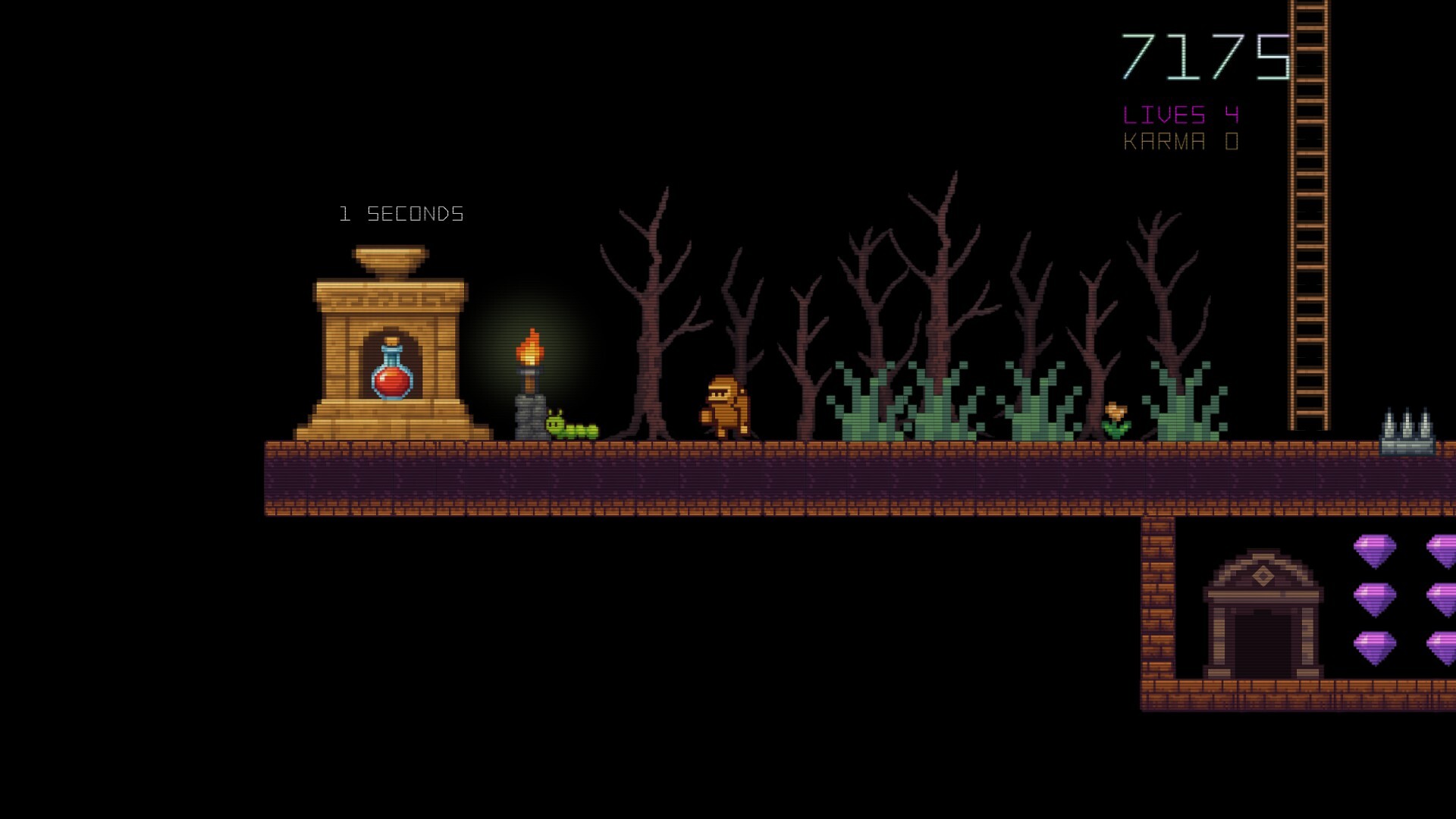Select the stone shrine's top bowl
Screen dimensions: 1456x819
tap(390, 259)
